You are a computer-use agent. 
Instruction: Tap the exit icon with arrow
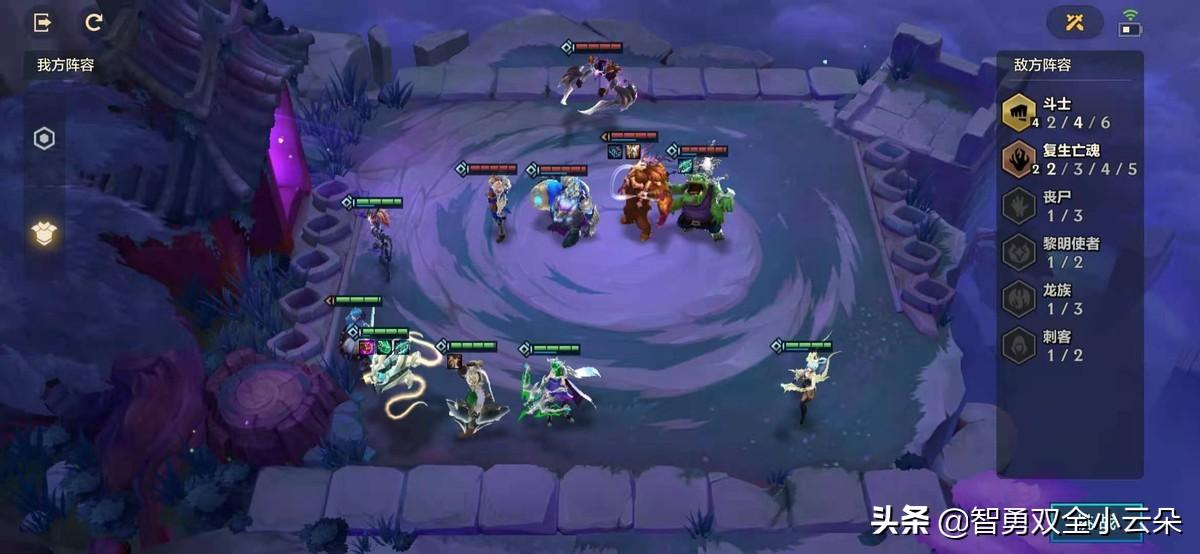coord(43,22)
